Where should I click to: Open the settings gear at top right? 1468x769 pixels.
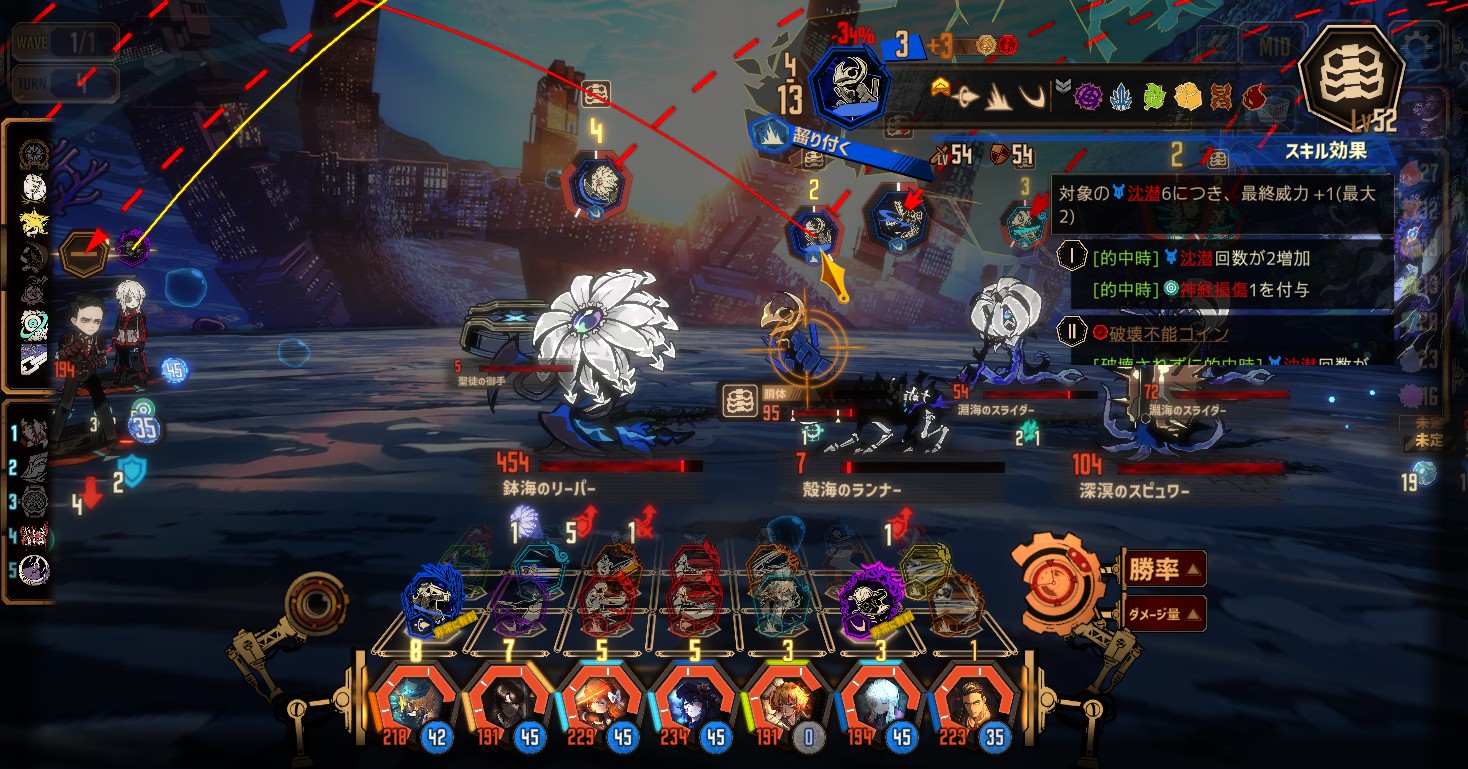click(1419, 45)
